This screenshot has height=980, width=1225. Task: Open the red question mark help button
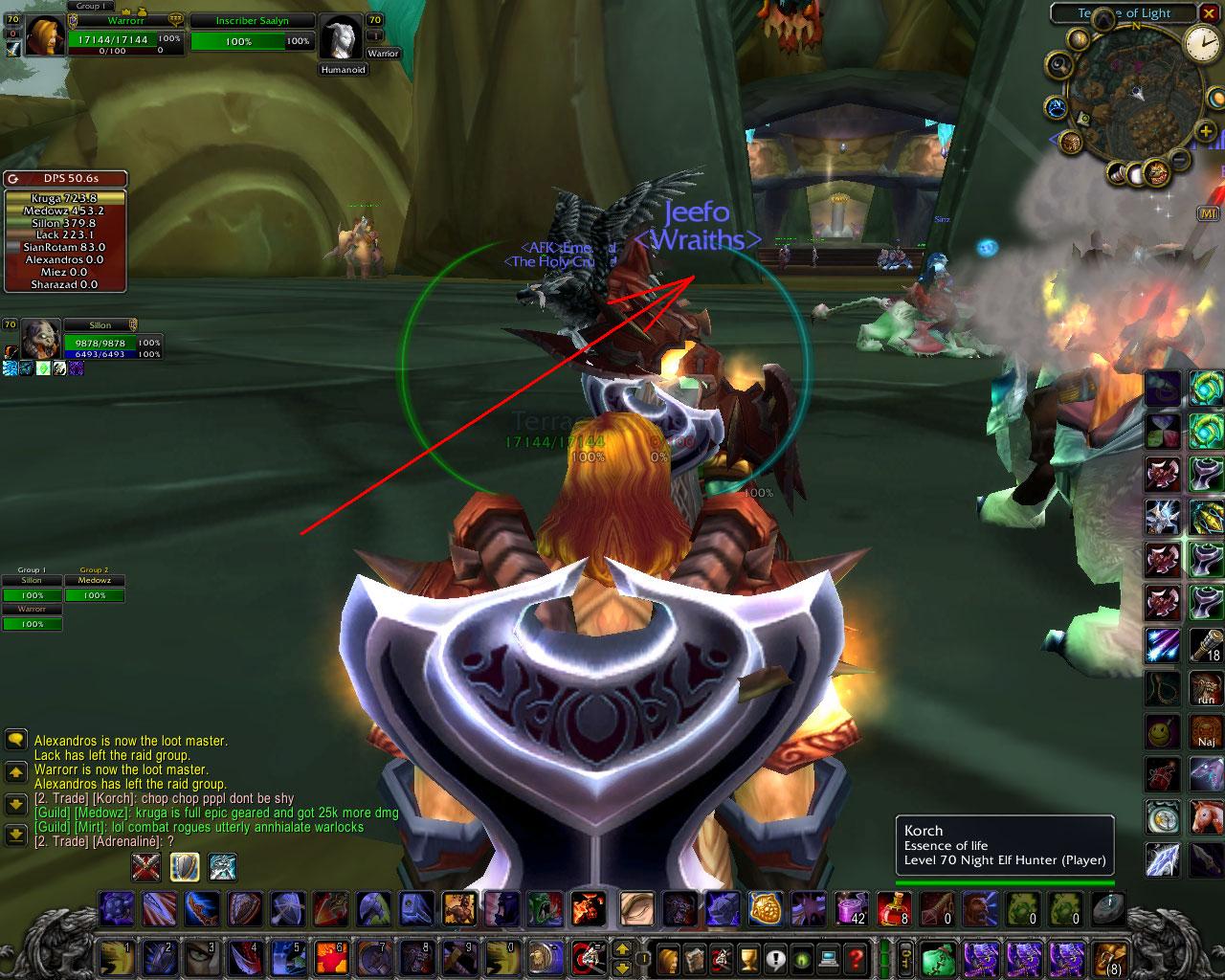[857, 957]
